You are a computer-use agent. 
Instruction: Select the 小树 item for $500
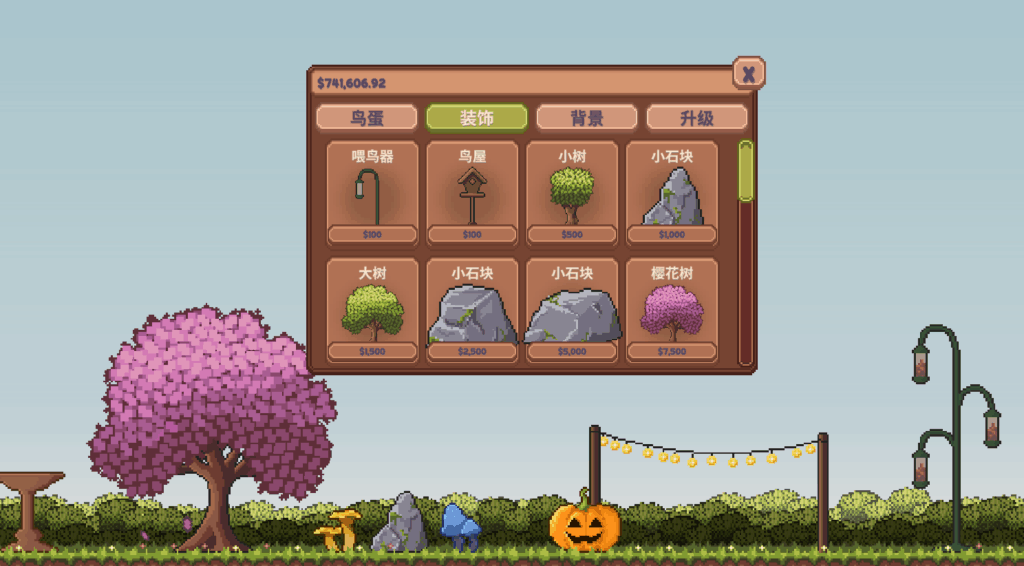(572, 193)
